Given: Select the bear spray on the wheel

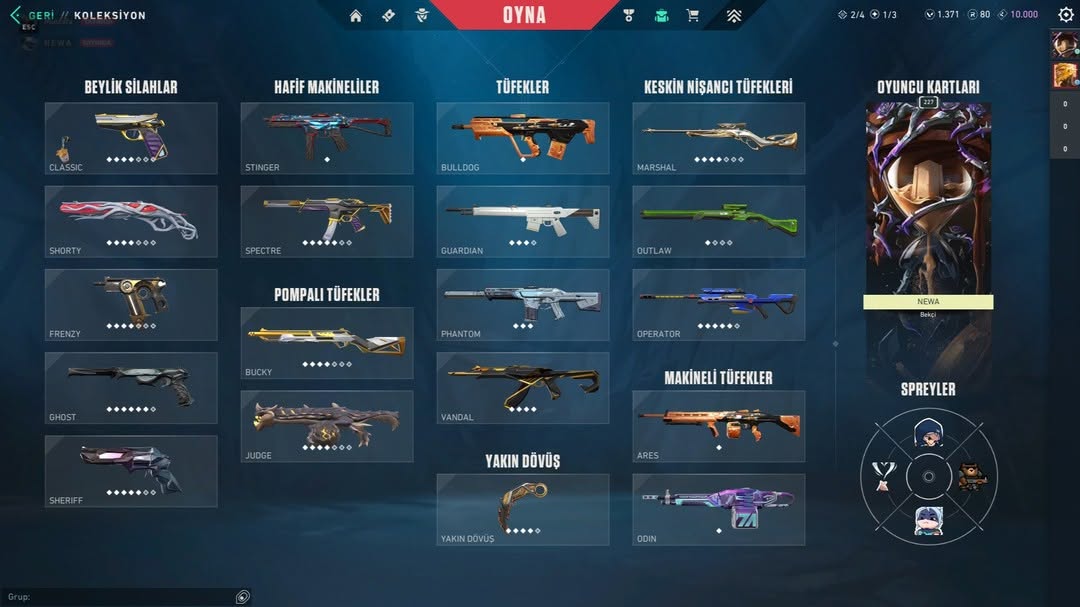Looking at the screenshot, I should [969, 476].
